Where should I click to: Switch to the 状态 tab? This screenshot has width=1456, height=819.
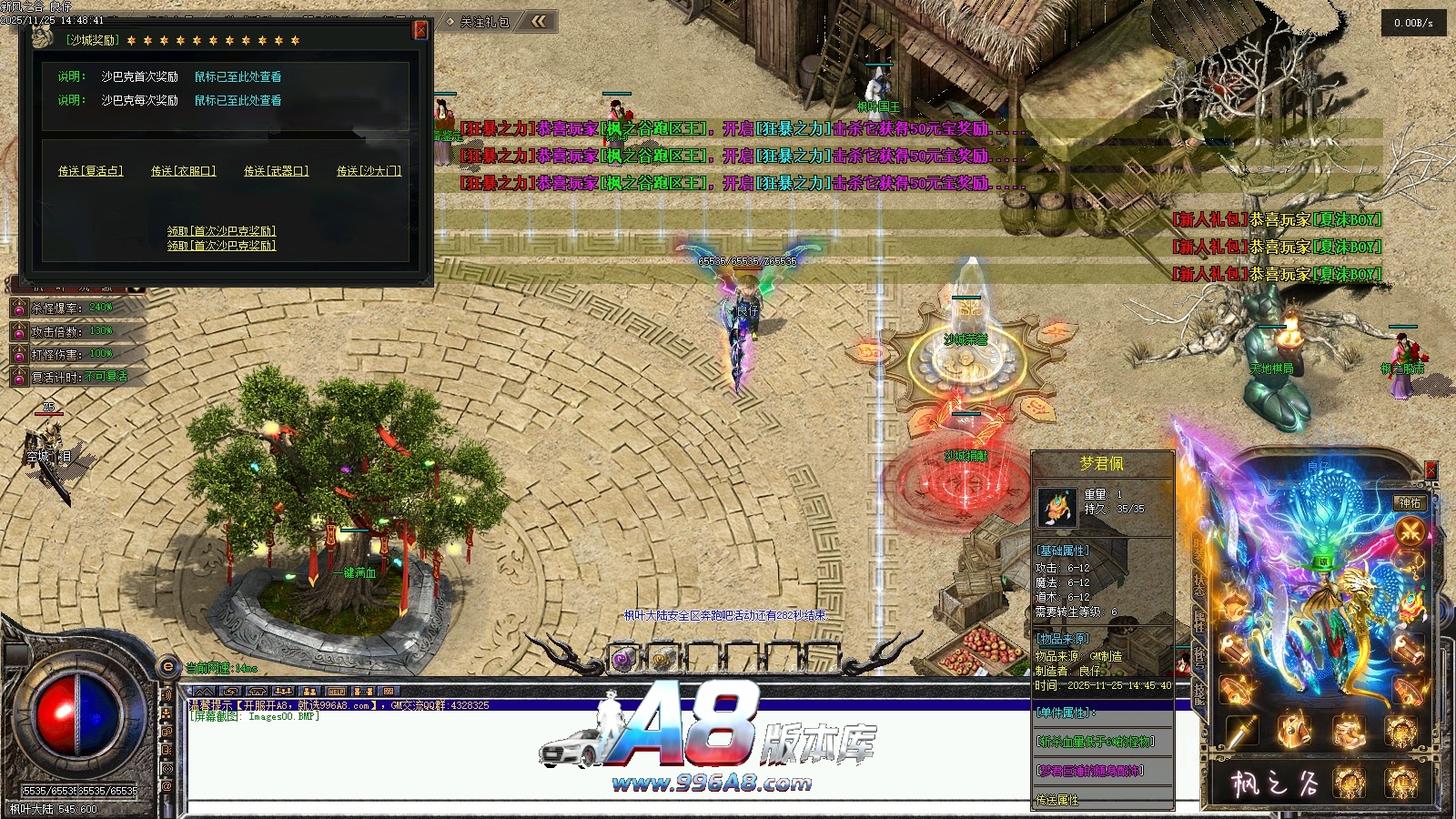(x=1199, y=583)
